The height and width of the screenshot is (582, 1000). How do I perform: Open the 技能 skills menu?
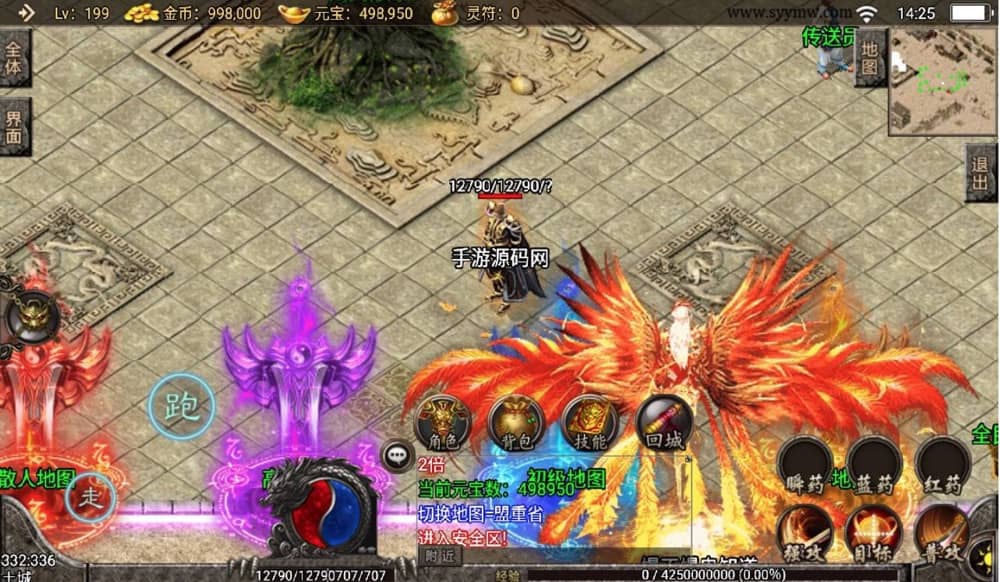click(590, 424)
